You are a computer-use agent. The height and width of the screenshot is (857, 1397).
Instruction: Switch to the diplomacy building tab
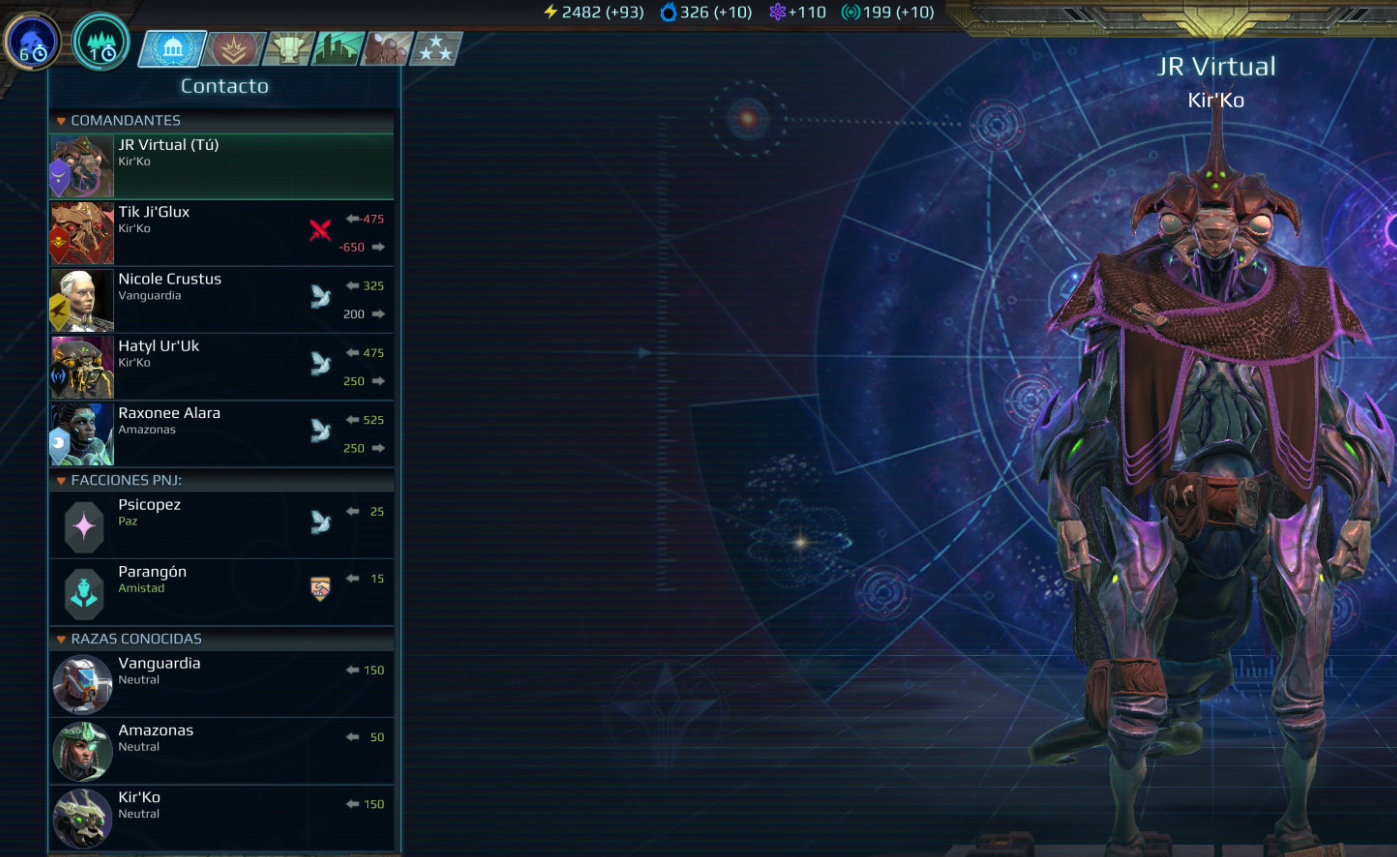point(172,48)
